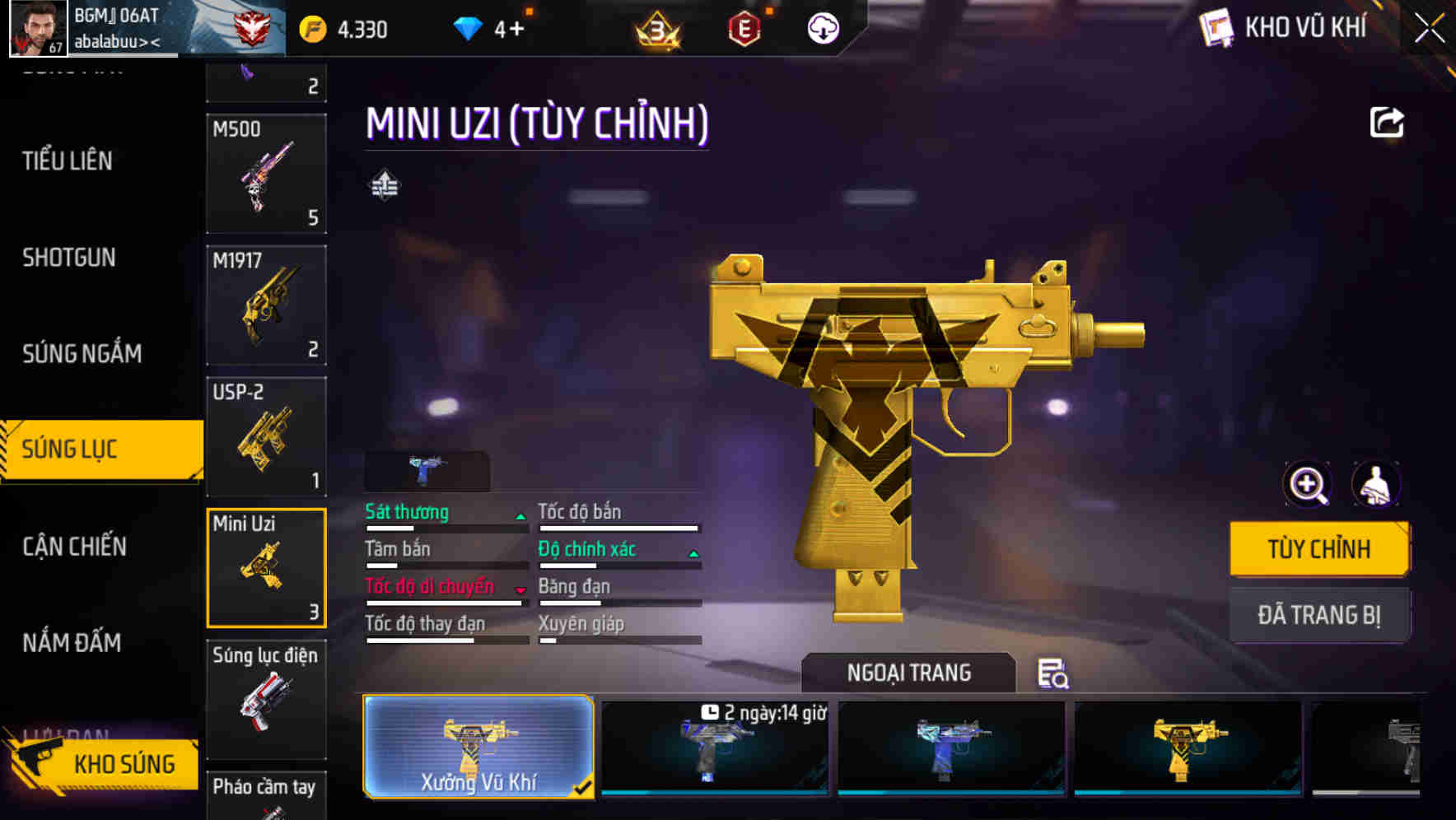Choose the timed 2 ngày:14 giờ skin

[x=714, y=747]
